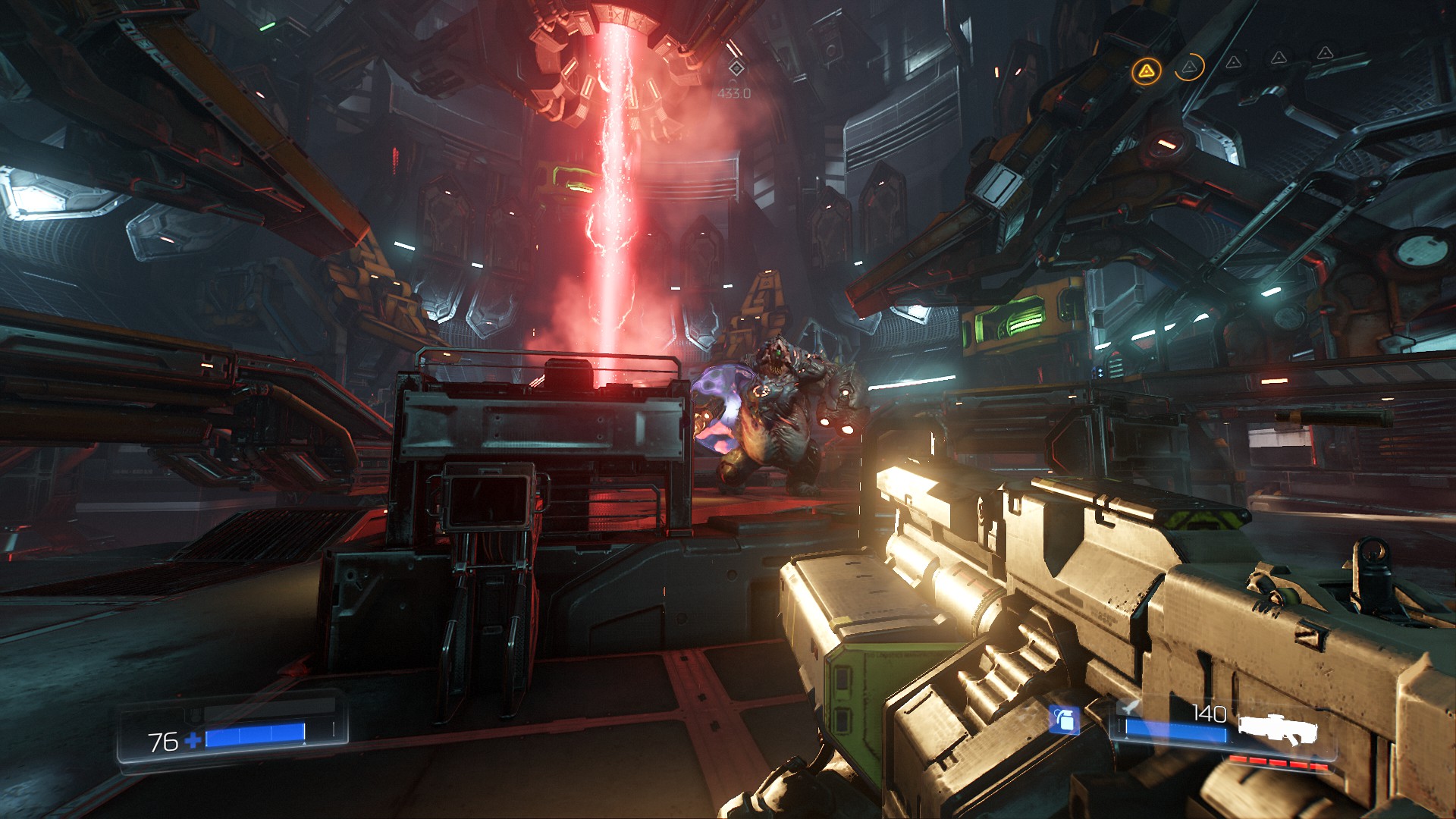
Task: Select the micro missile weapon mod icon
Action: tap(1130, 708)
